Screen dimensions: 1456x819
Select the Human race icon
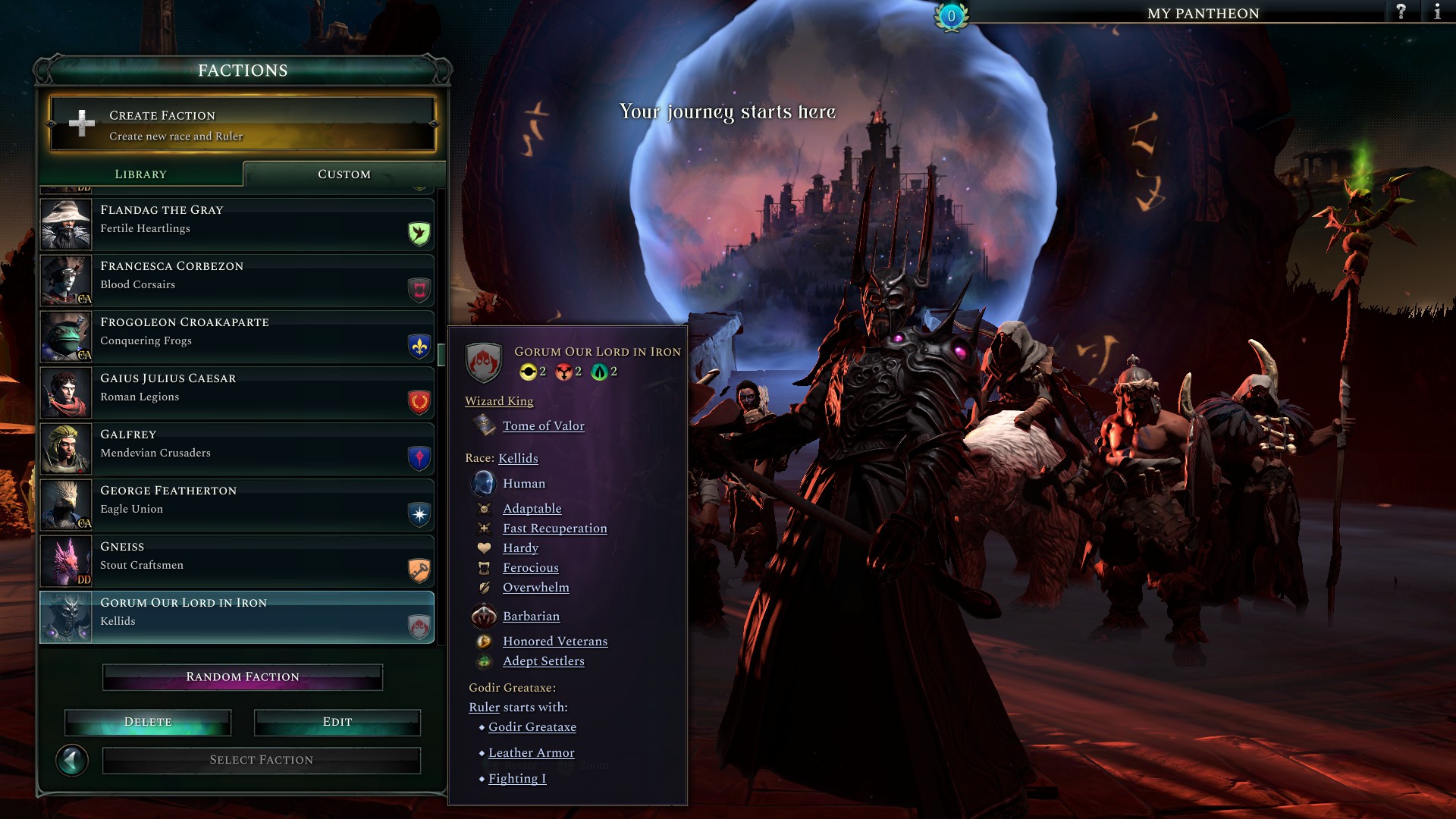483,483
